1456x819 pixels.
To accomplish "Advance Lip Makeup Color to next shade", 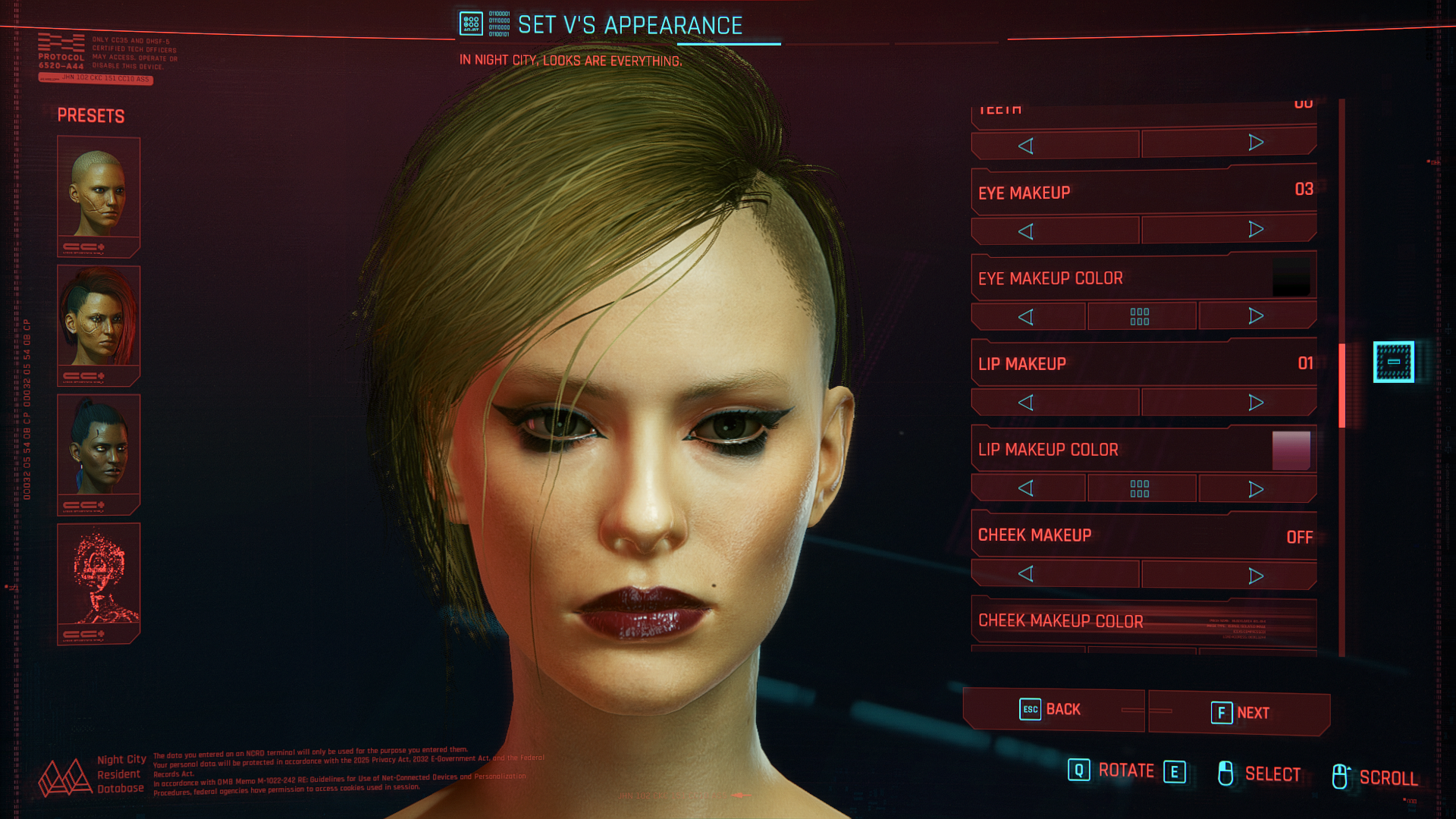I will click(x=1256, y=489).
